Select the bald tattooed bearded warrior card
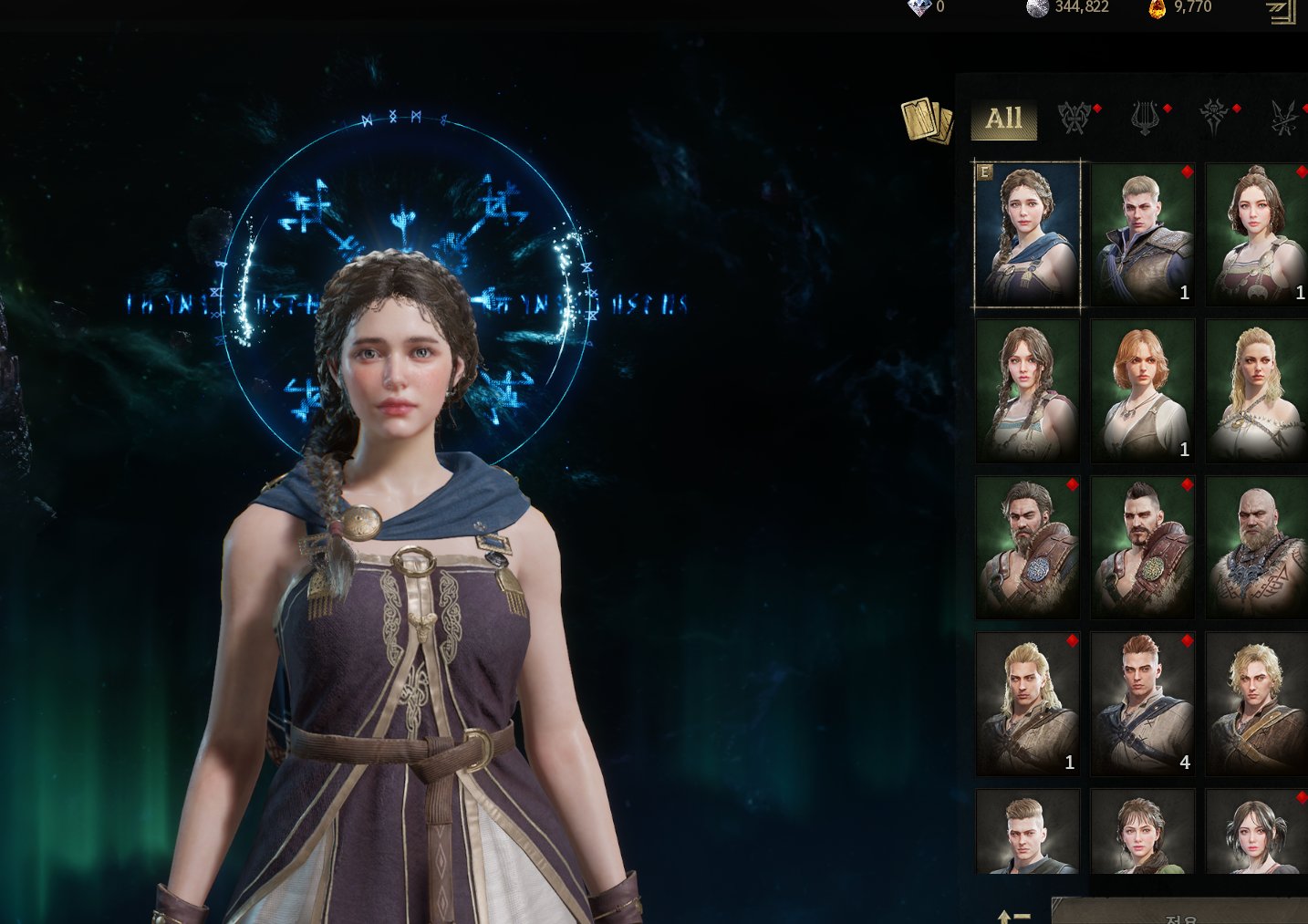This screenshot has width=1308, height=924. tap(1257, 547)
